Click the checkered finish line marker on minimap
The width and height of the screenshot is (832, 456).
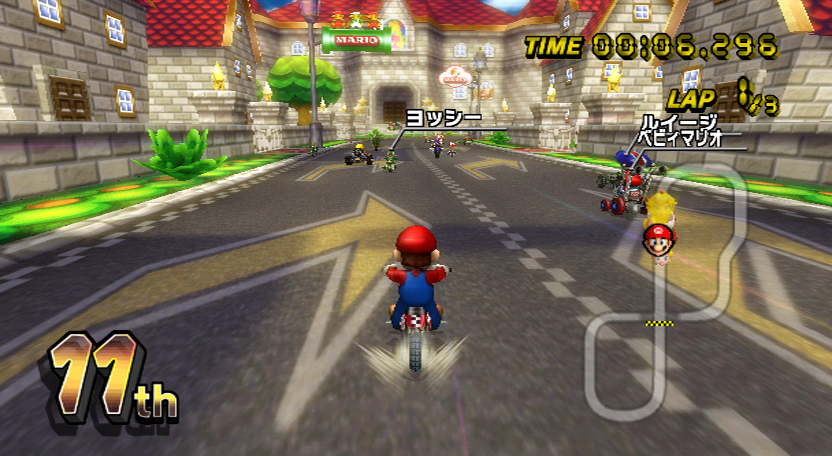(657, 323)
